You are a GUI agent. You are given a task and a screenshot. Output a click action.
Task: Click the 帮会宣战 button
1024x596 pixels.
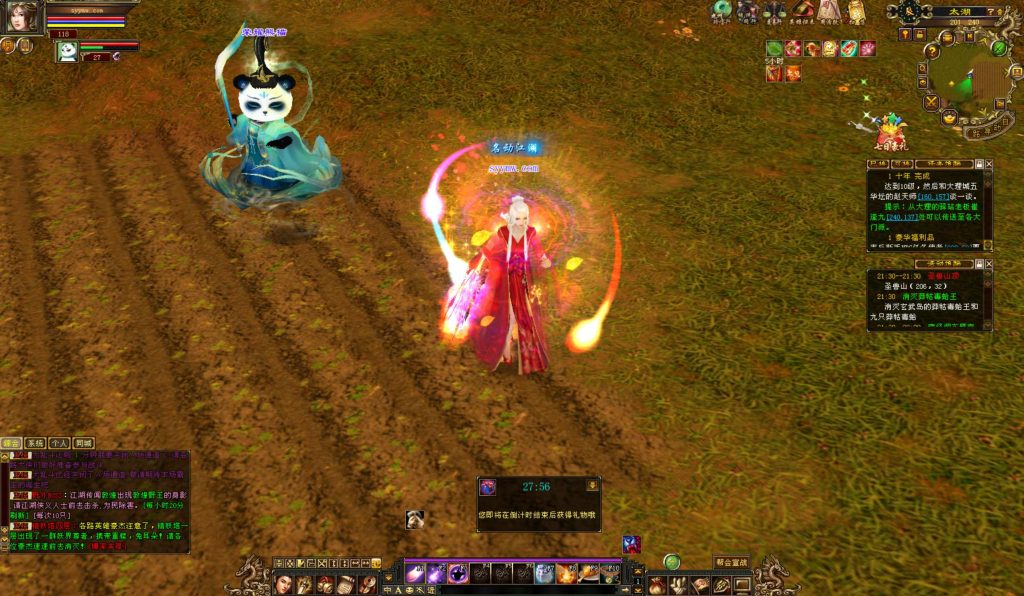731,562
